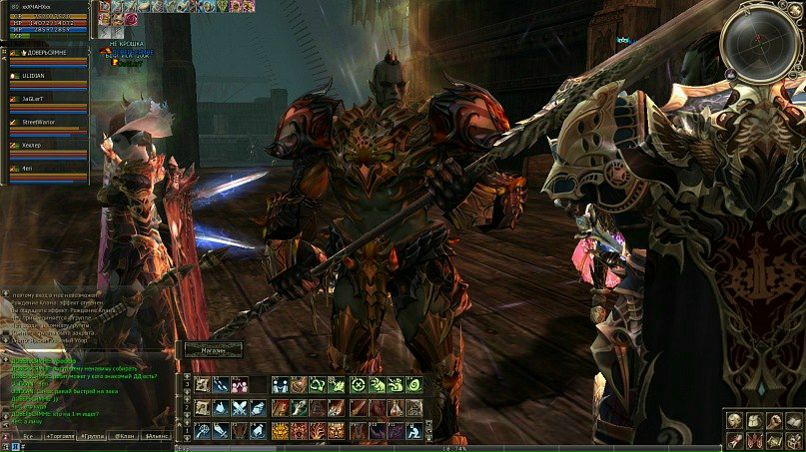Activate the green target-circle skill
806x452 pixels.
pyautogui.click(x=358, y=384)
